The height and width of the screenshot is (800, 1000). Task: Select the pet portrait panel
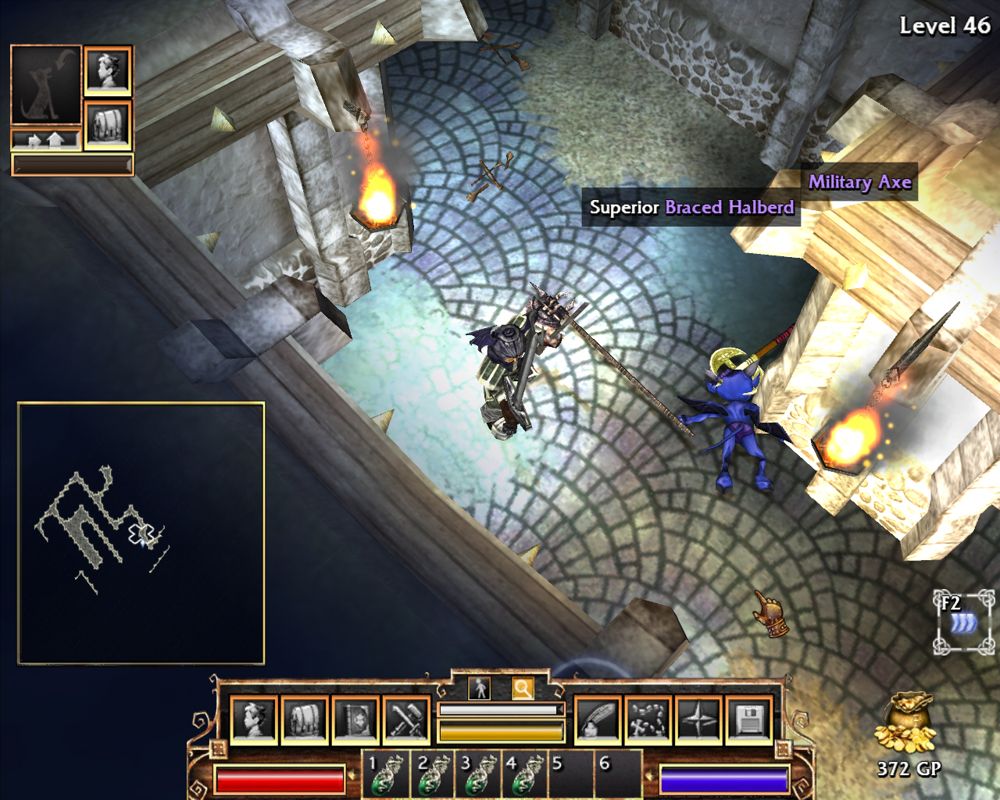46,85
